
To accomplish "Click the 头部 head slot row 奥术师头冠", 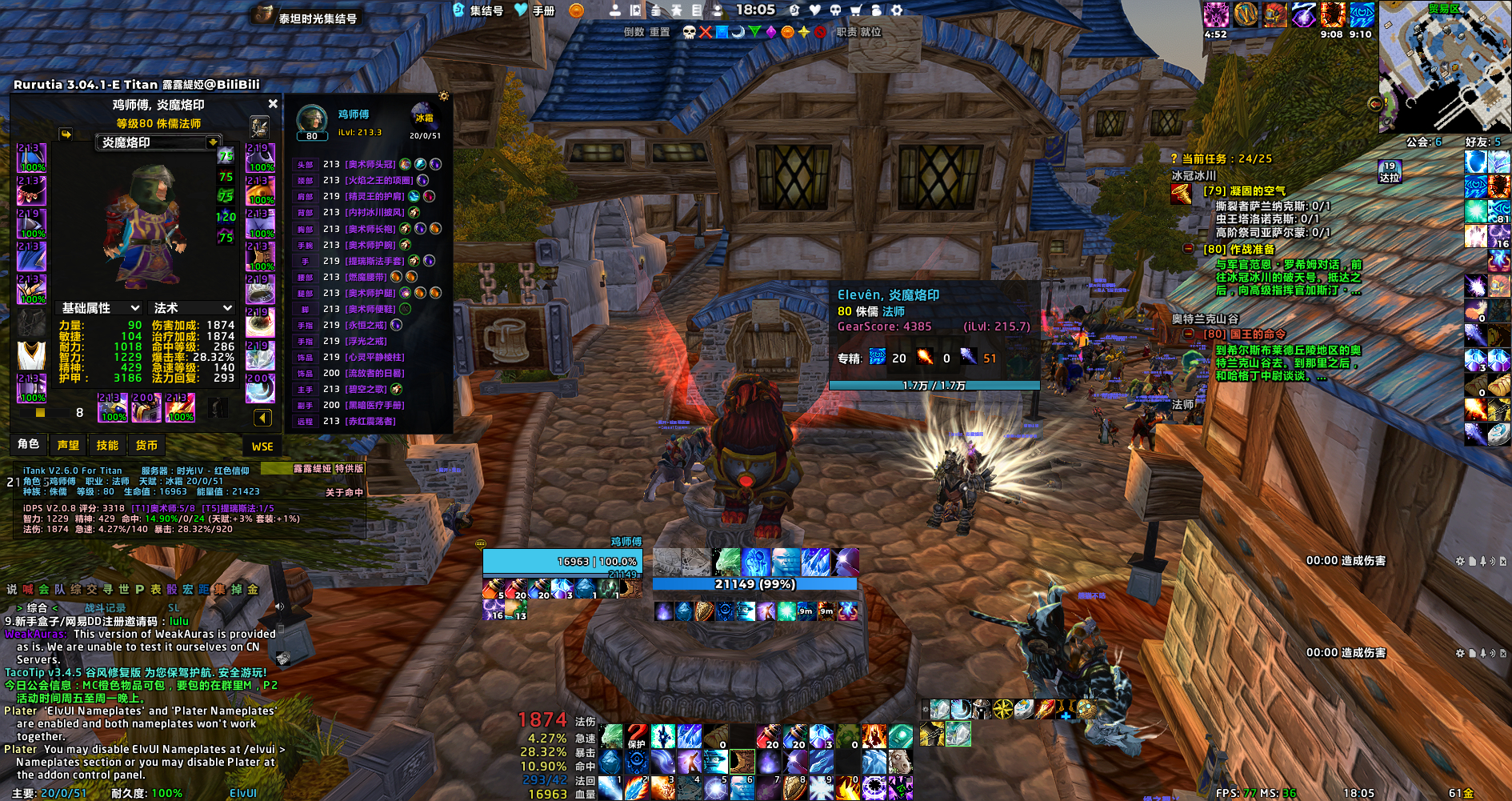I will (370, 164).
